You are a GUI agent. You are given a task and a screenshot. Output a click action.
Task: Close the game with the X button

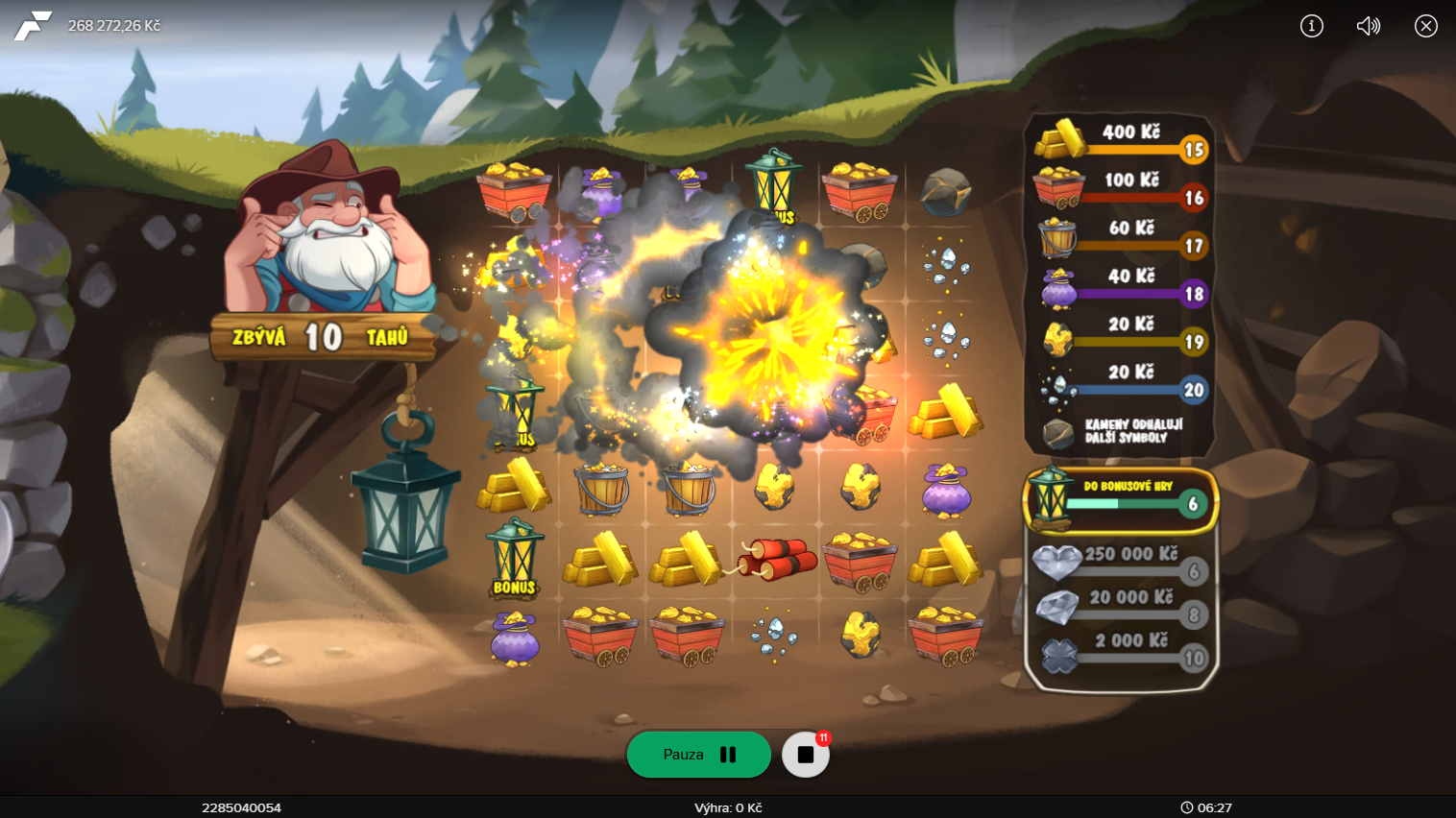1425,26
